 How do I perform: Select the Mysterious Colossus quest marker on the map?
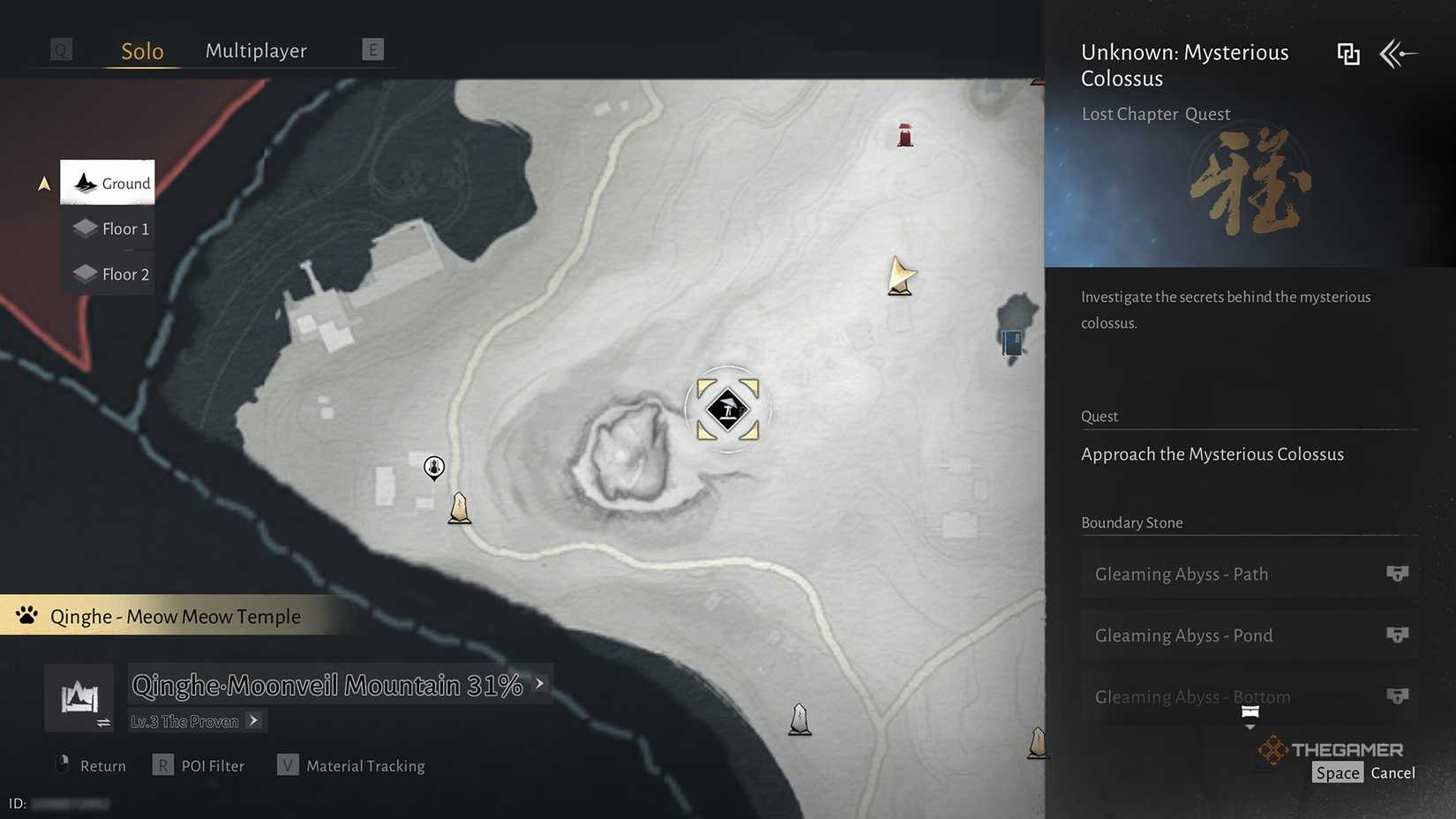(726, 409)
